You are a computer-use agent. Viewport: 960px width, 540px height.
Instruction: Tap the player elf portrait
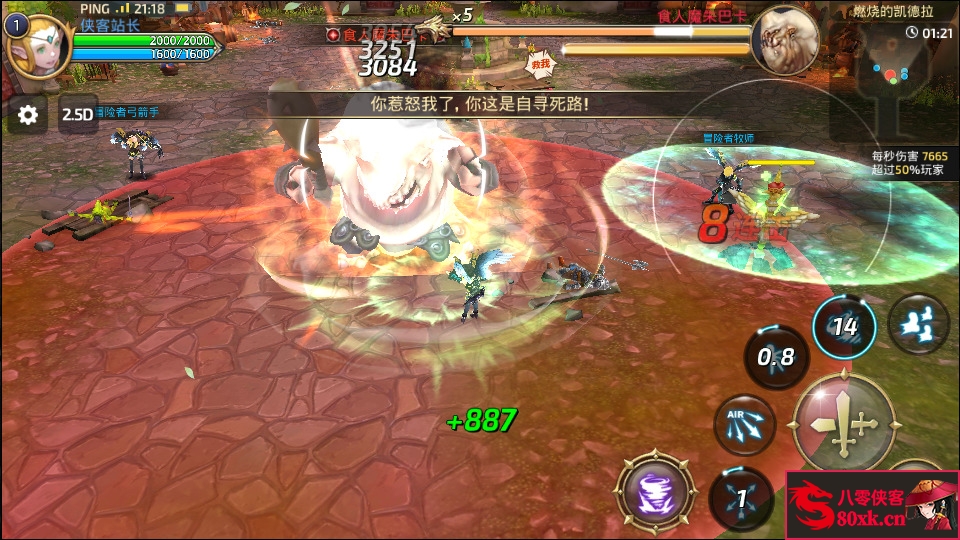point(39,46)
